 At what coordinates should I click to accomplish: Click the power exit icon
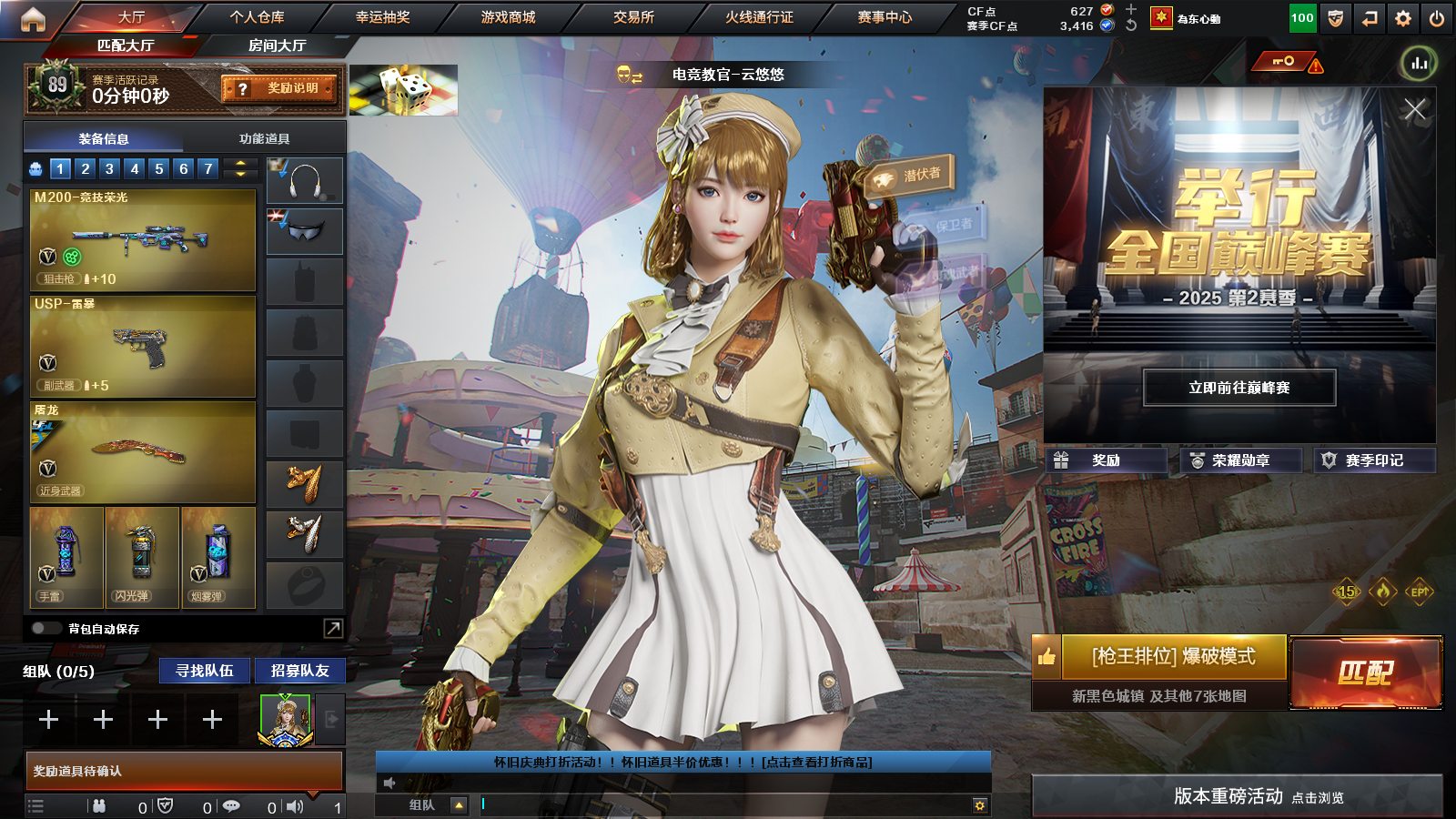(x=1437, y=18)
